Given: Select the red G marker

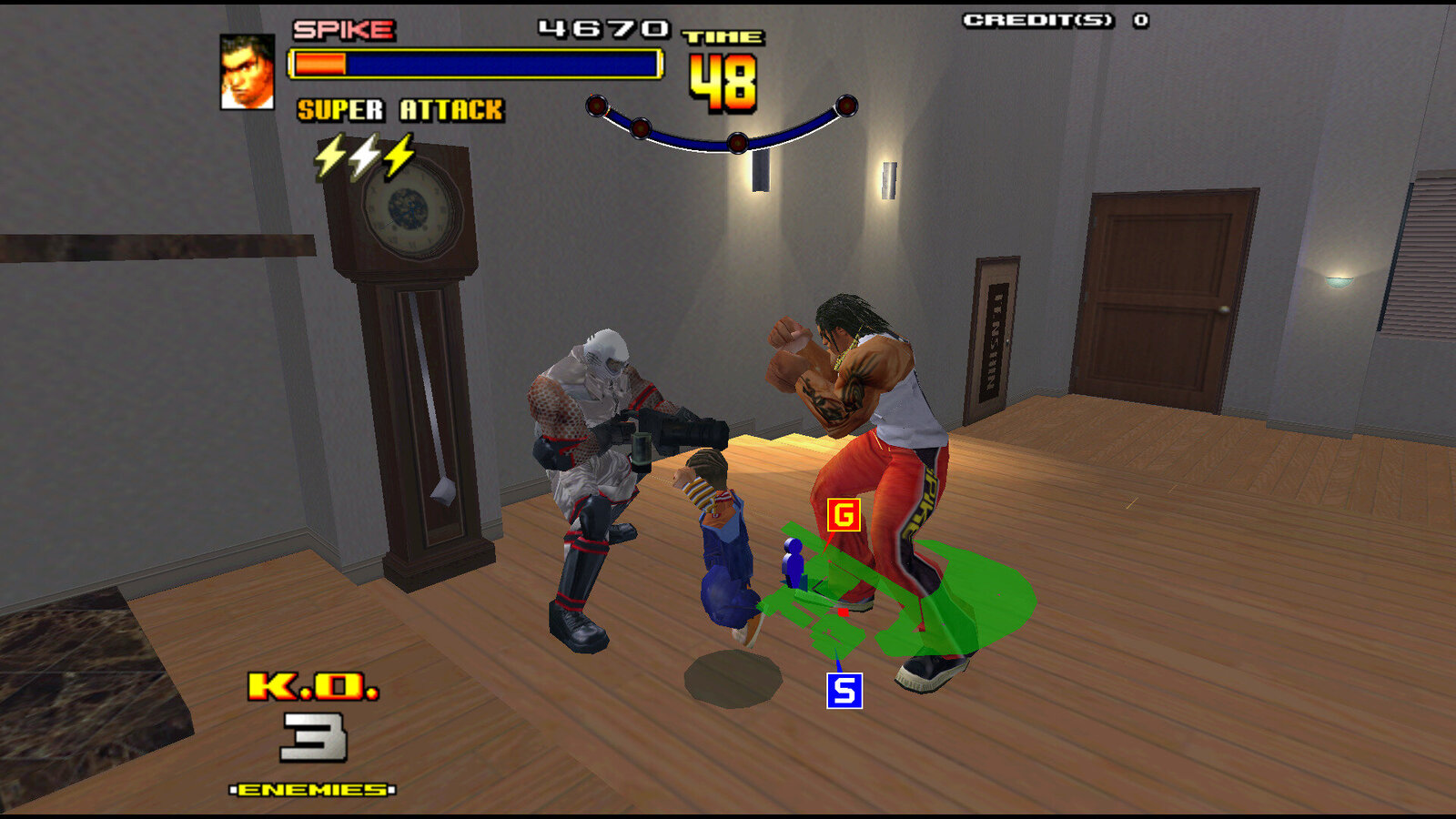Looking at the screenshot, I should [x=844, y=515].
